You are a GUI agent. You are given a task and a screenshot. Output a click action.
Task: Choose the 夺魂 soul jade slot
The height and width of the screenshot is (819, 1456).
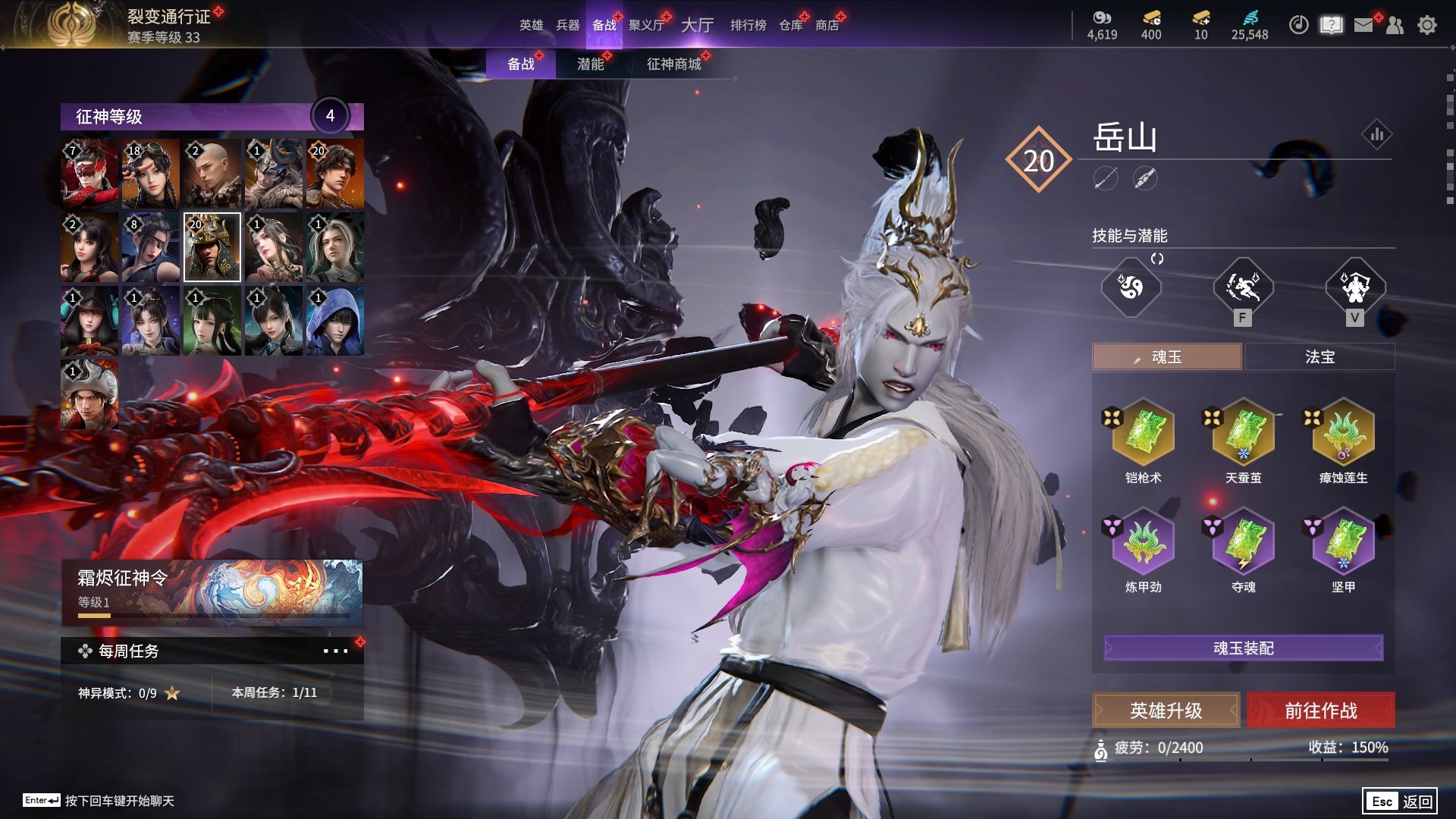point(1243,543)
